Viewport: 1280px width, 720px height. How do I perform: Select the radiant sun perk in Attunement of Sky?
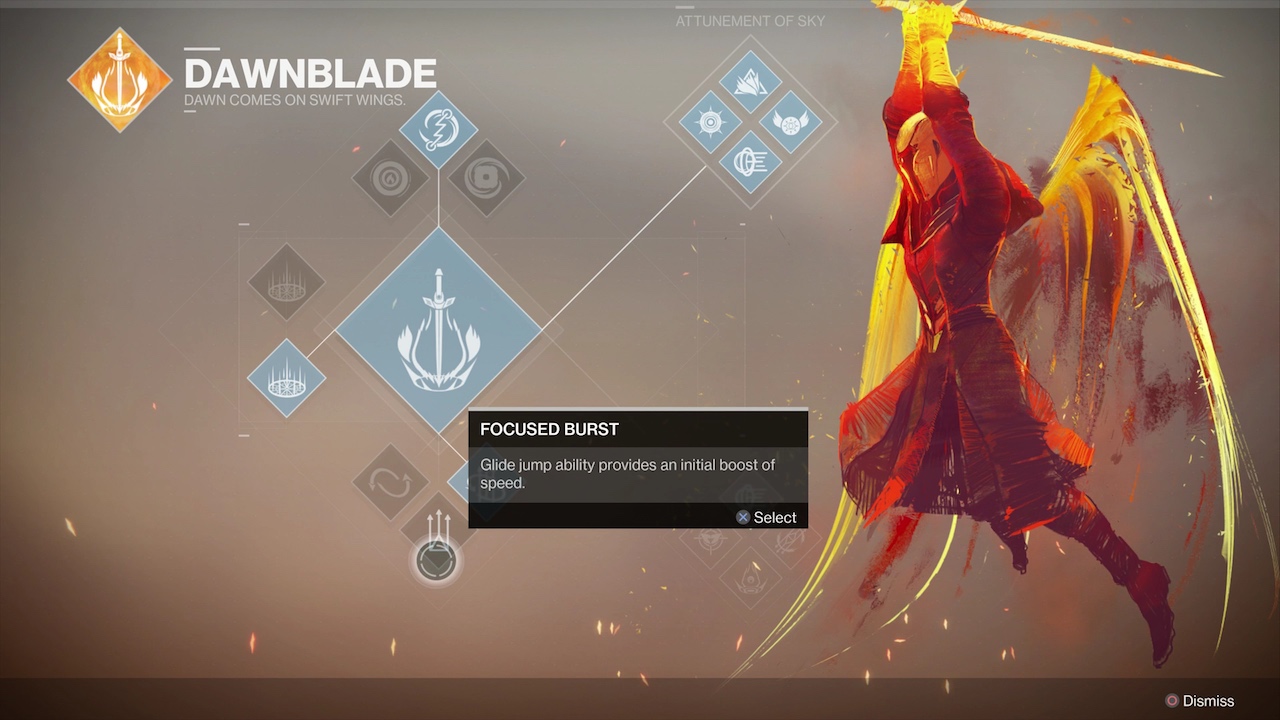click(x=710, y=123)
